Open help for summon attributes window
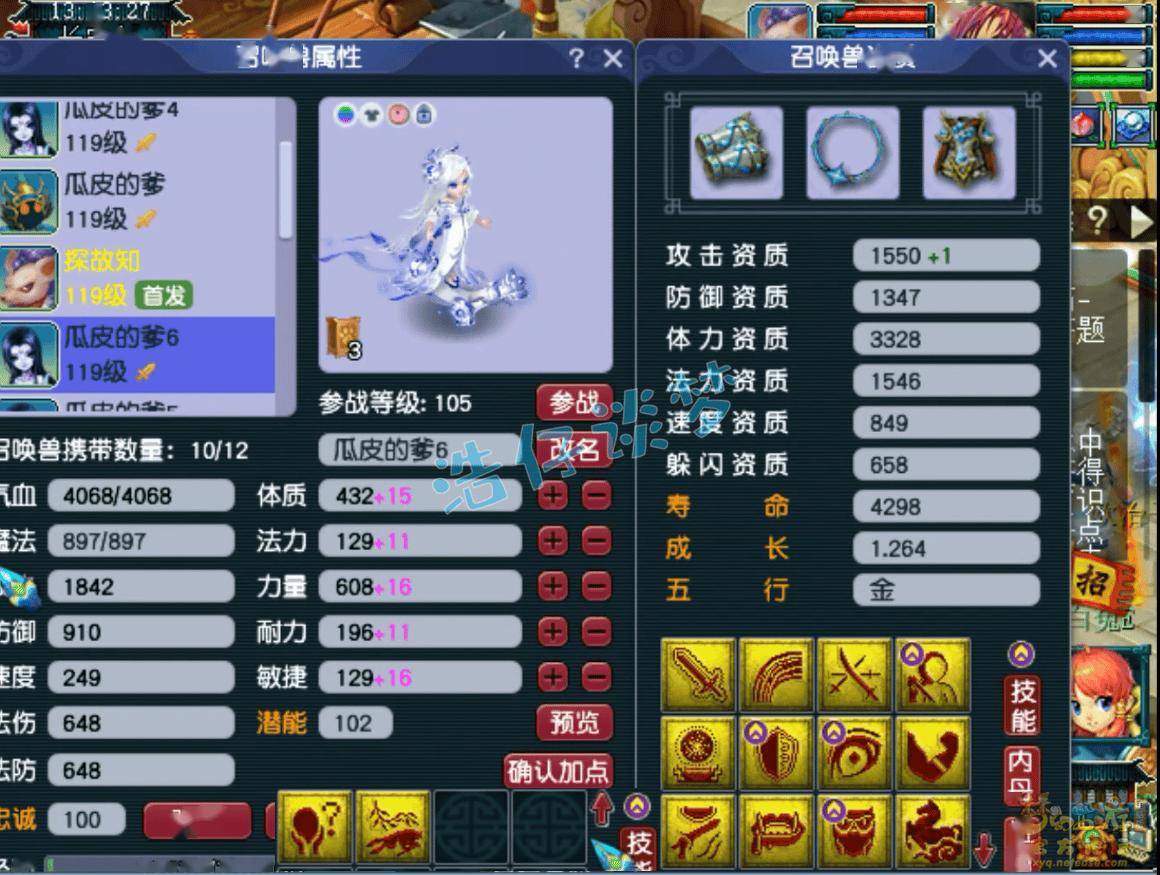Image resolution: width=1160 pixels, height=875 pixels. [x=576, y=59]
